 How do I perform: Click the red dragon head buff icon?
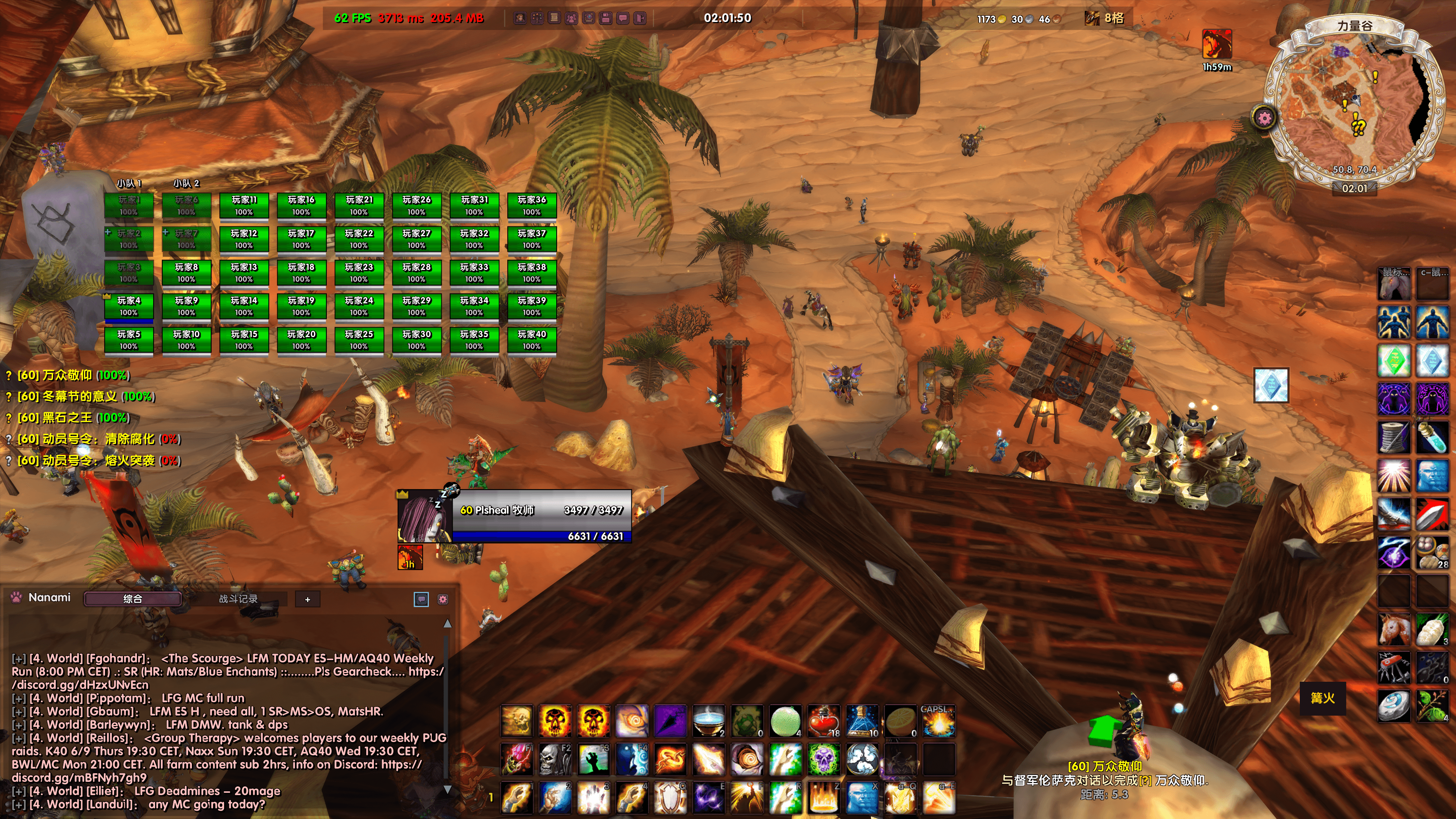pyautogui.click(x=1217, y=44)
